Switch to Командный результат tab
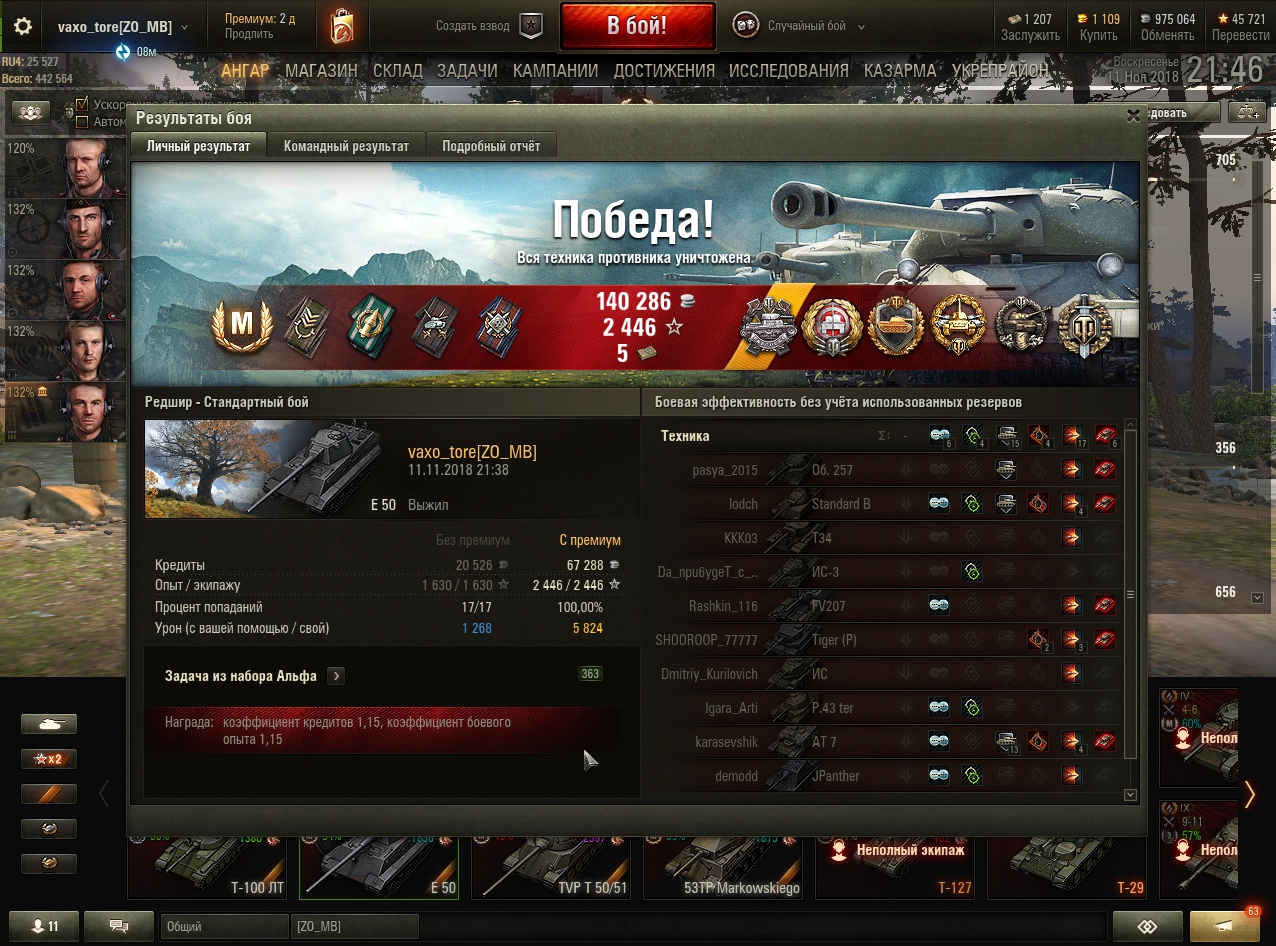 point(346,146)
